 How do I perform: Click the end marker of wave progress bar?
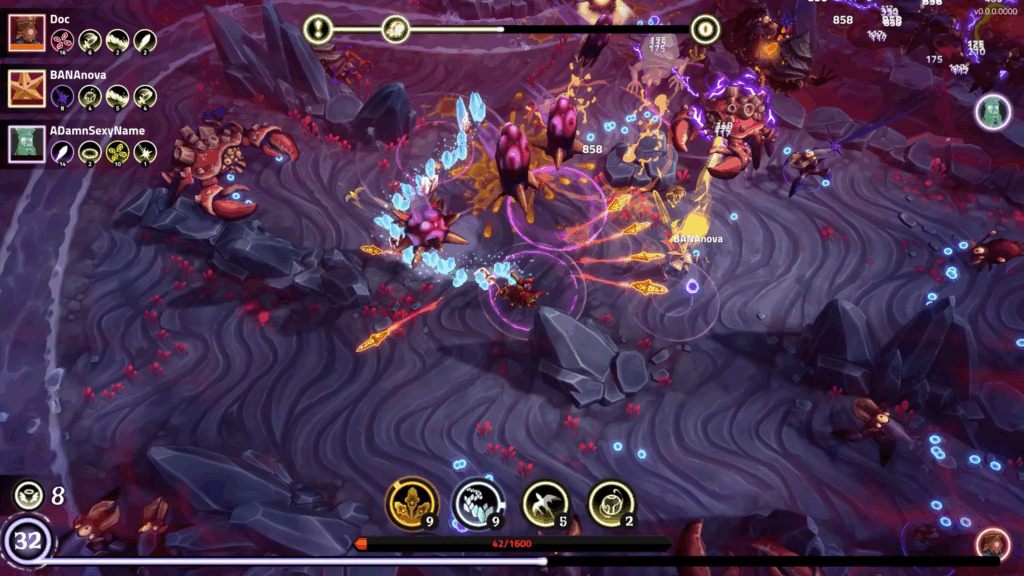(x=705, y=30)
